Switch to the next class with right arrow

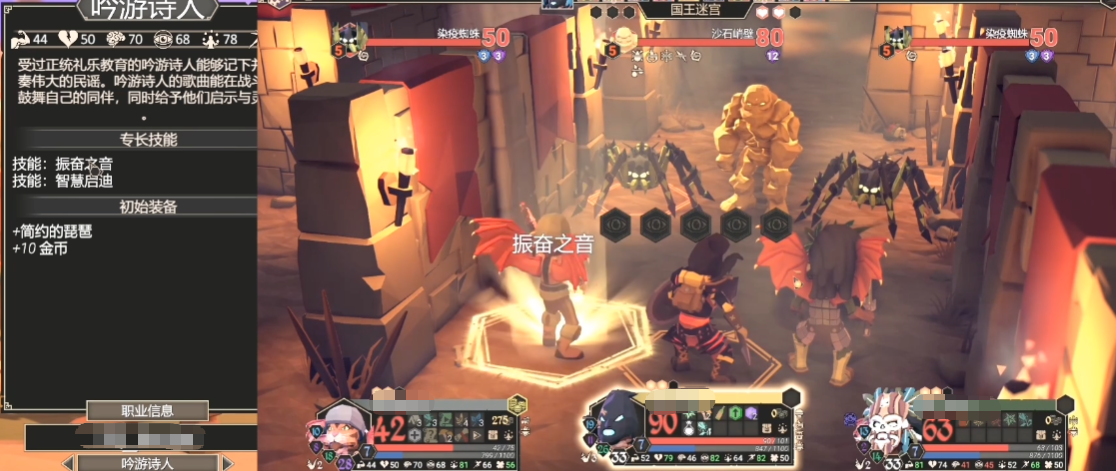[228, 463]
